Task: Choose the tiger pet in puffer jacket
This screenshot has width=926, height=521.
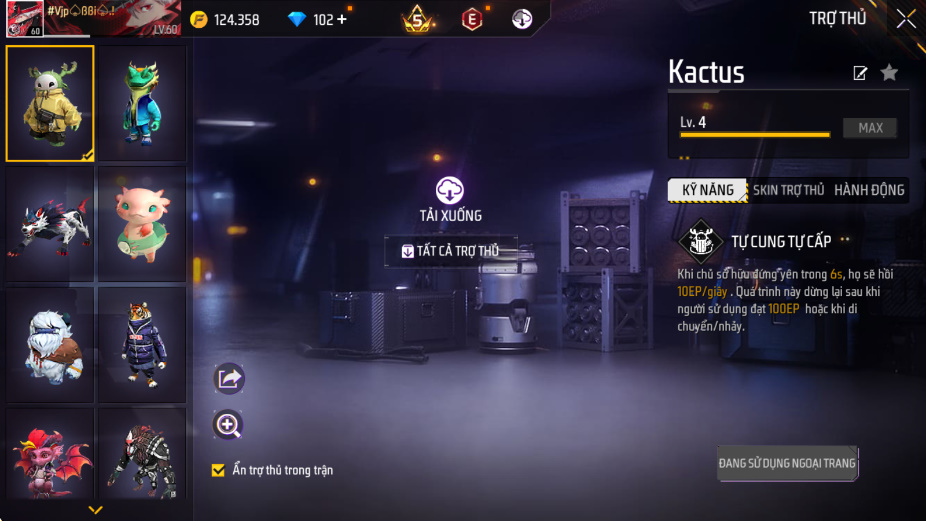Action: tap(142, 345)
